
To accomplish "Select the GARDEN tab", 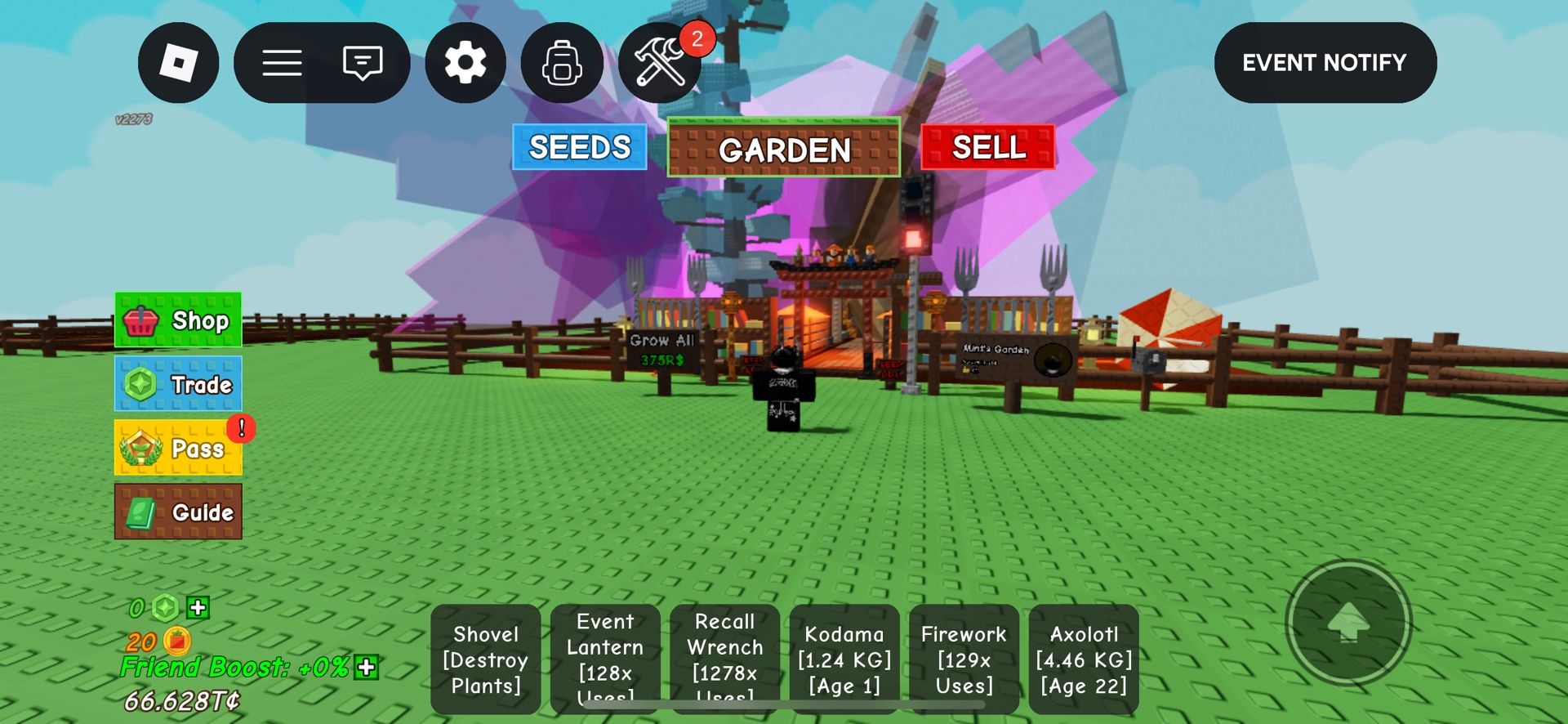I will 783,150.
